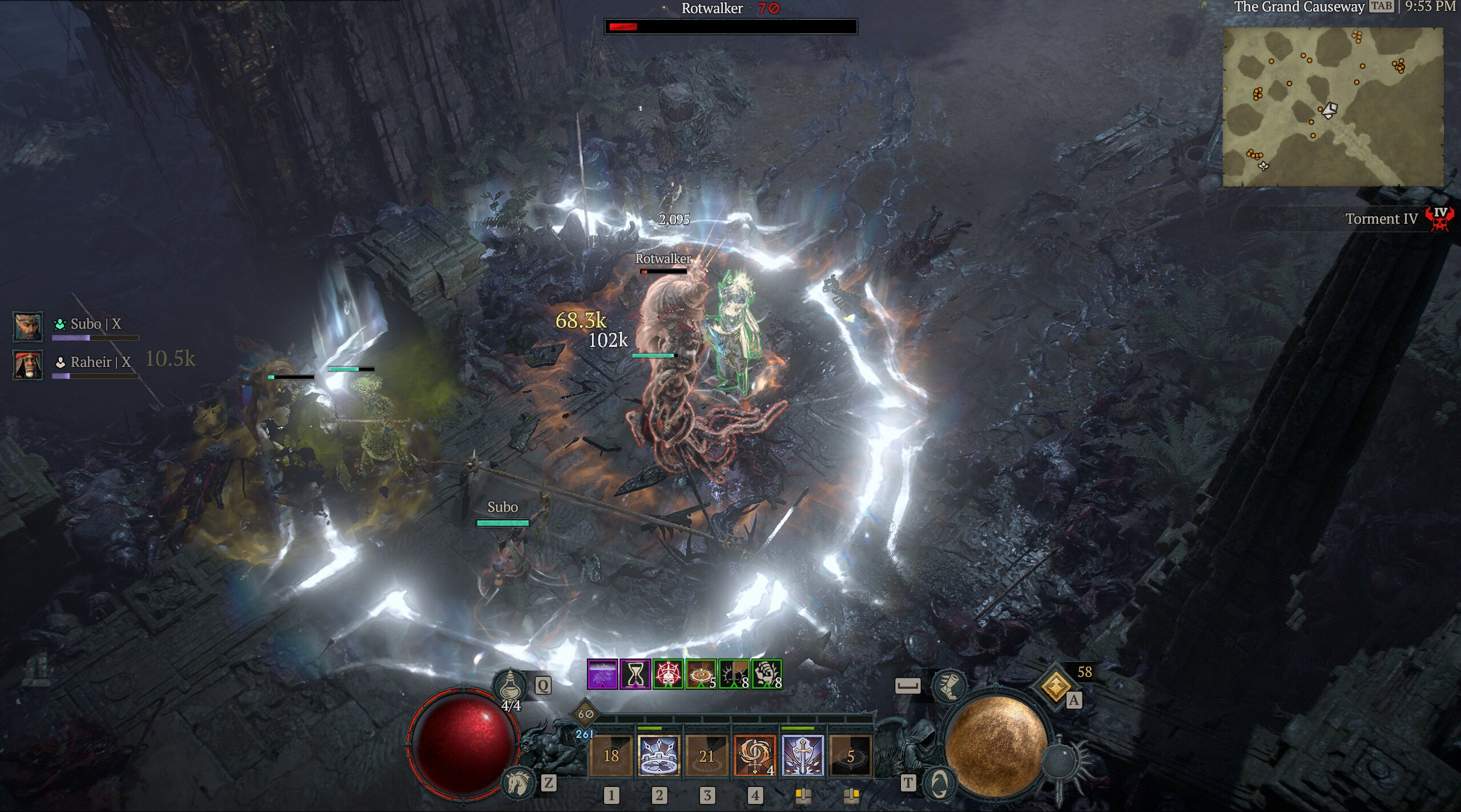This screenshot has height=812, width=1461.
Task: Activate the crown ring skill in slot 2
Action: pyautogui.click(x=658, y=756)
